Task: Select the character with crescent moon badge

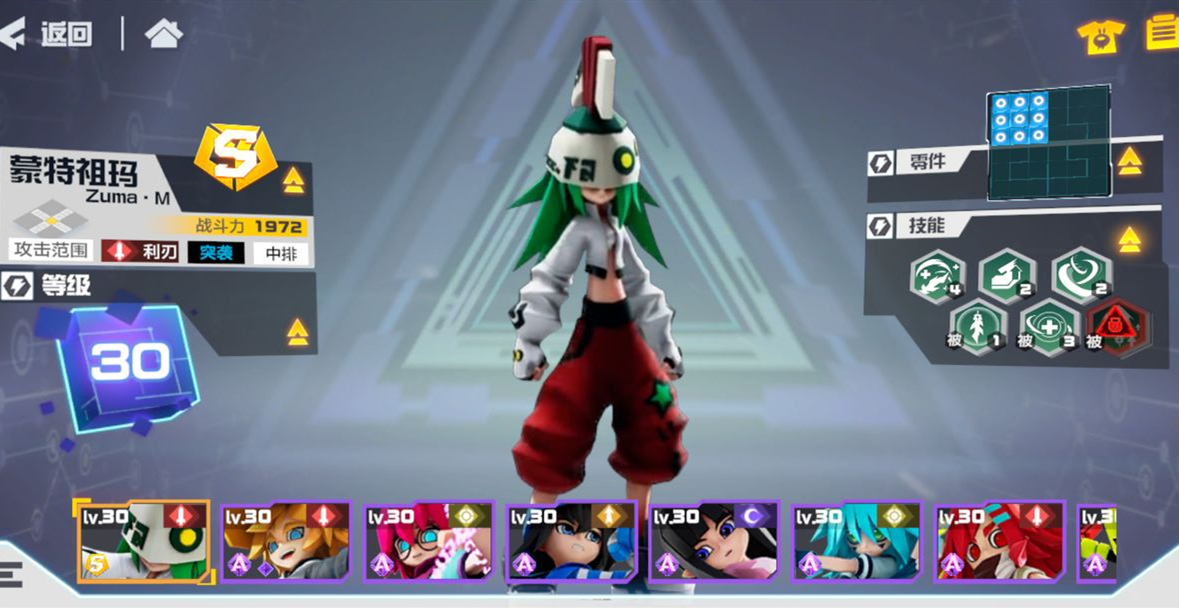Action: (714, 542)
